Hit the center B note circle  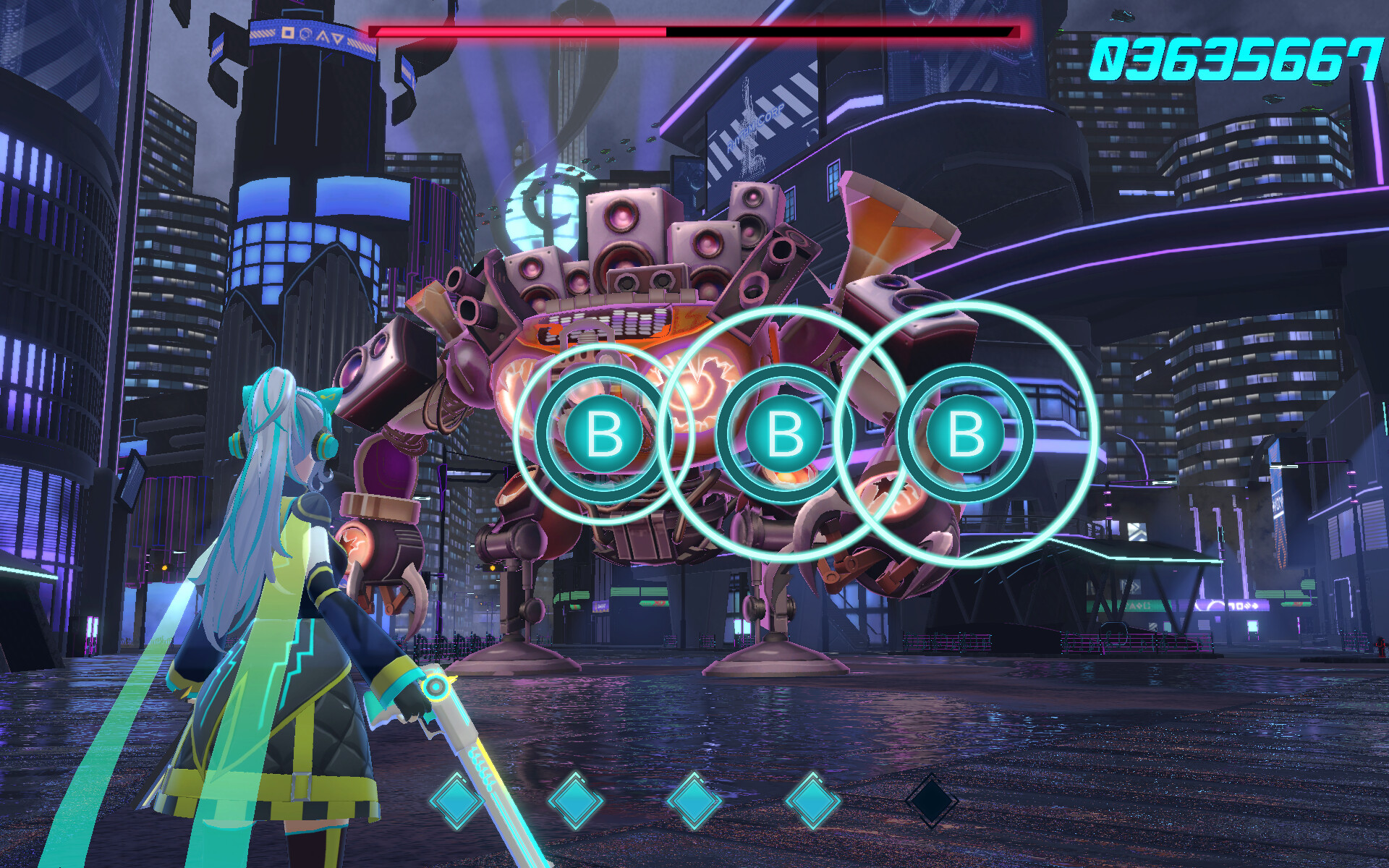tap(785, 434)
